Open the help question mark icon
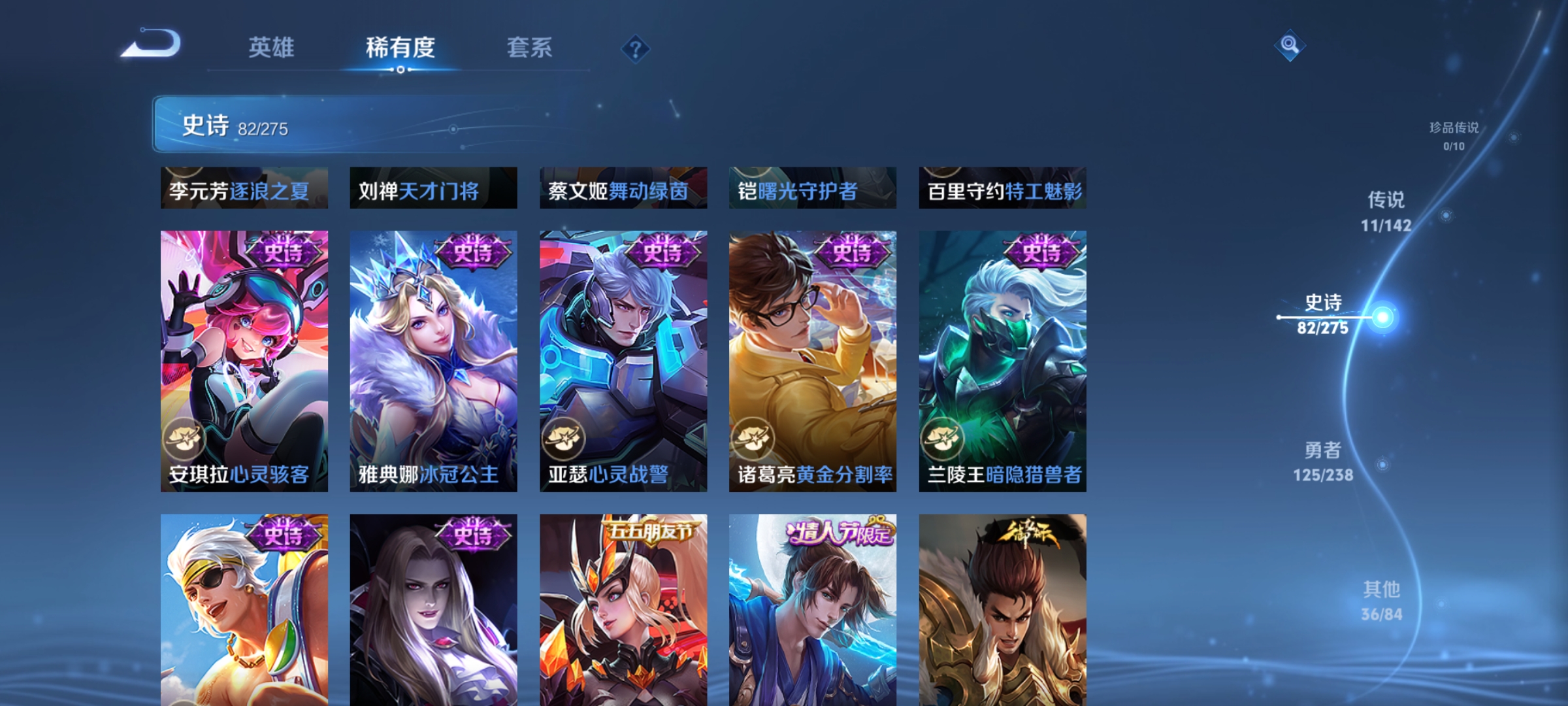Viewport: 1568px width, 706px height. click(x=635, y=49)
